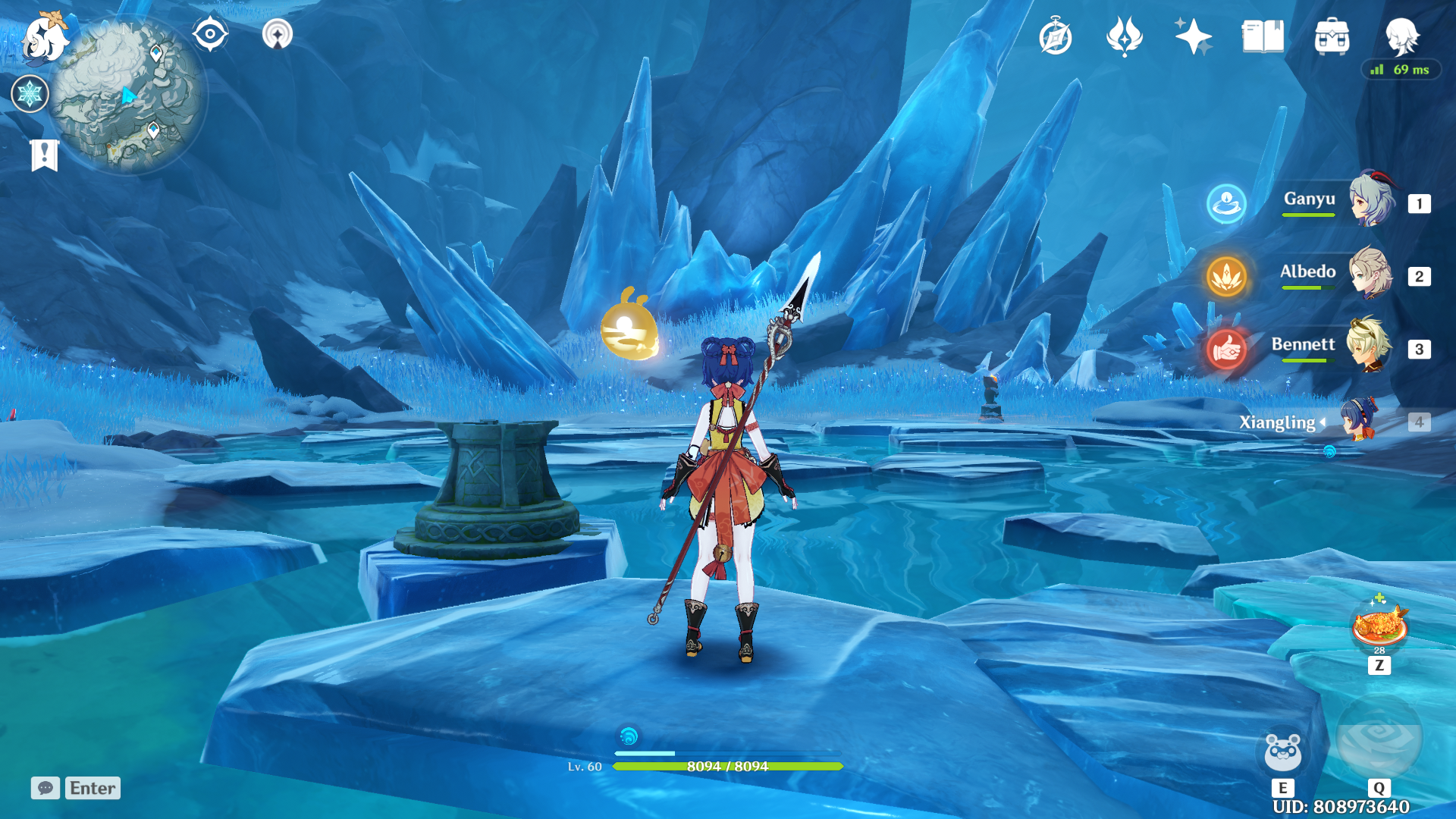1456x819 pixels.
Task: Toggle the elemental sight eye icon
Action: point(210,34)
